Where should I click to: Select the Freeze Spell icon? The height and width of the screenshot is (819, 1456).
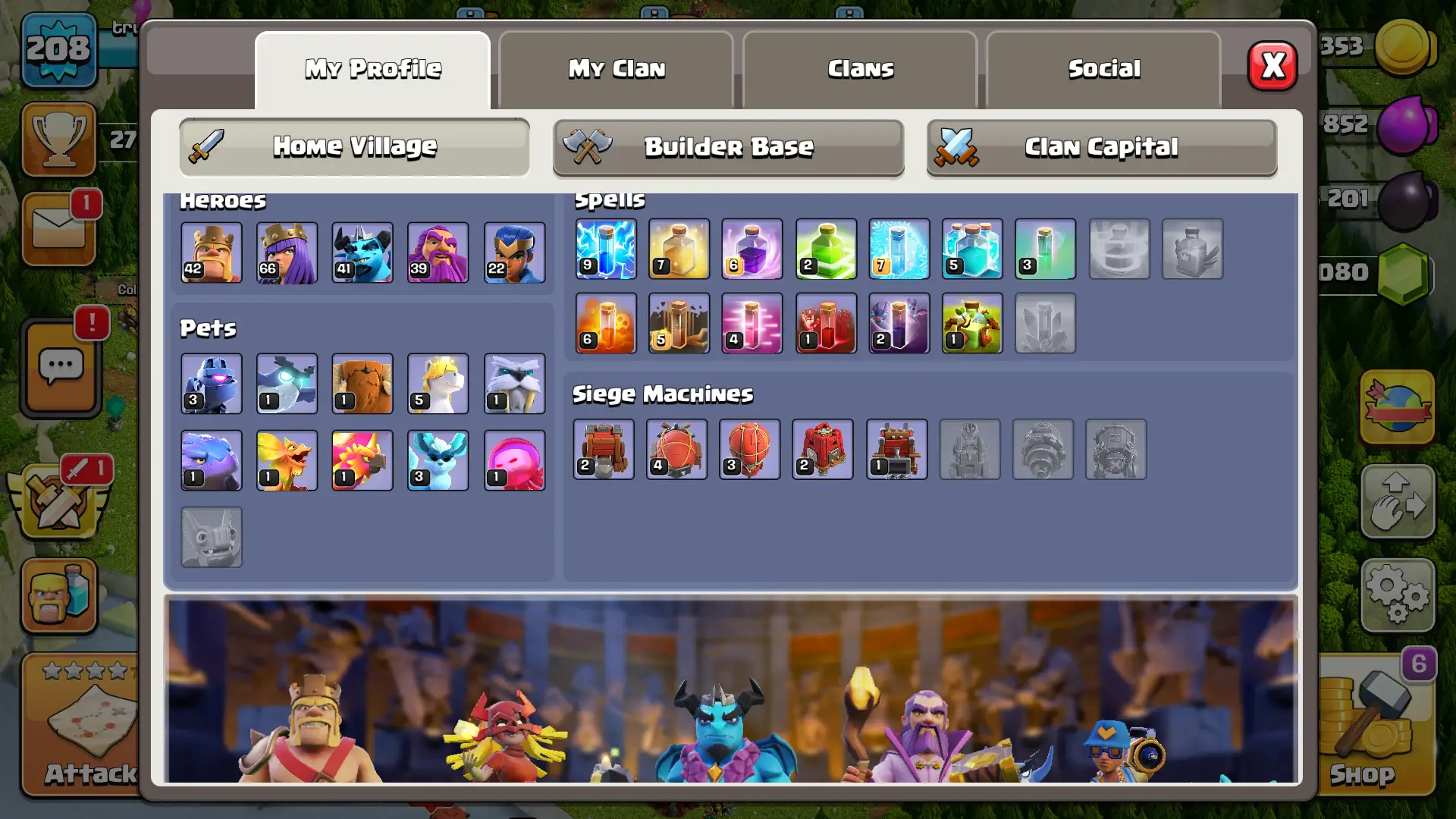899,249
